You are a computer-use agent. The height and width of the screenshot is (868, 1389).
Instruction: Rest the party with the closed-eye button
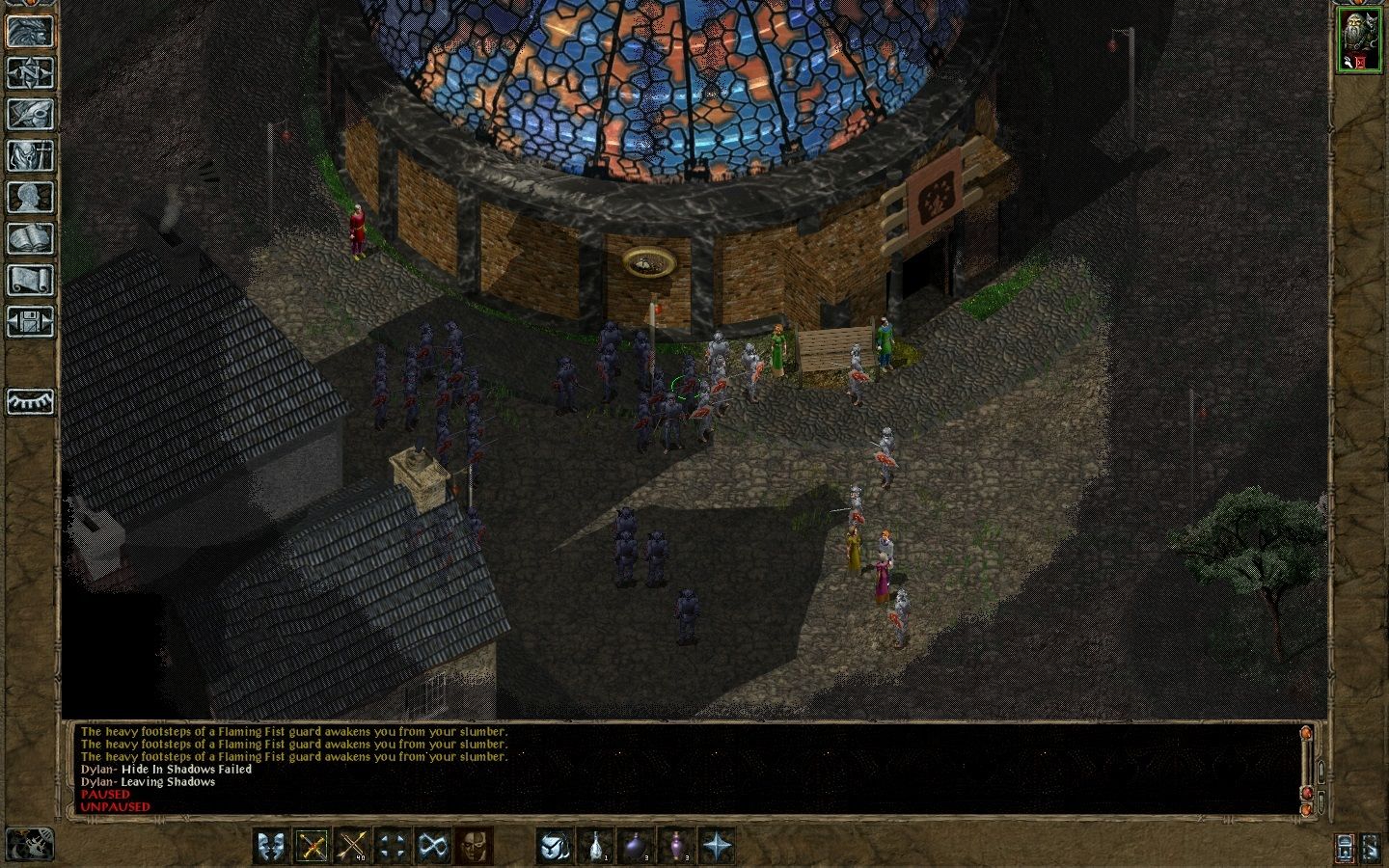tap(30, 401)
